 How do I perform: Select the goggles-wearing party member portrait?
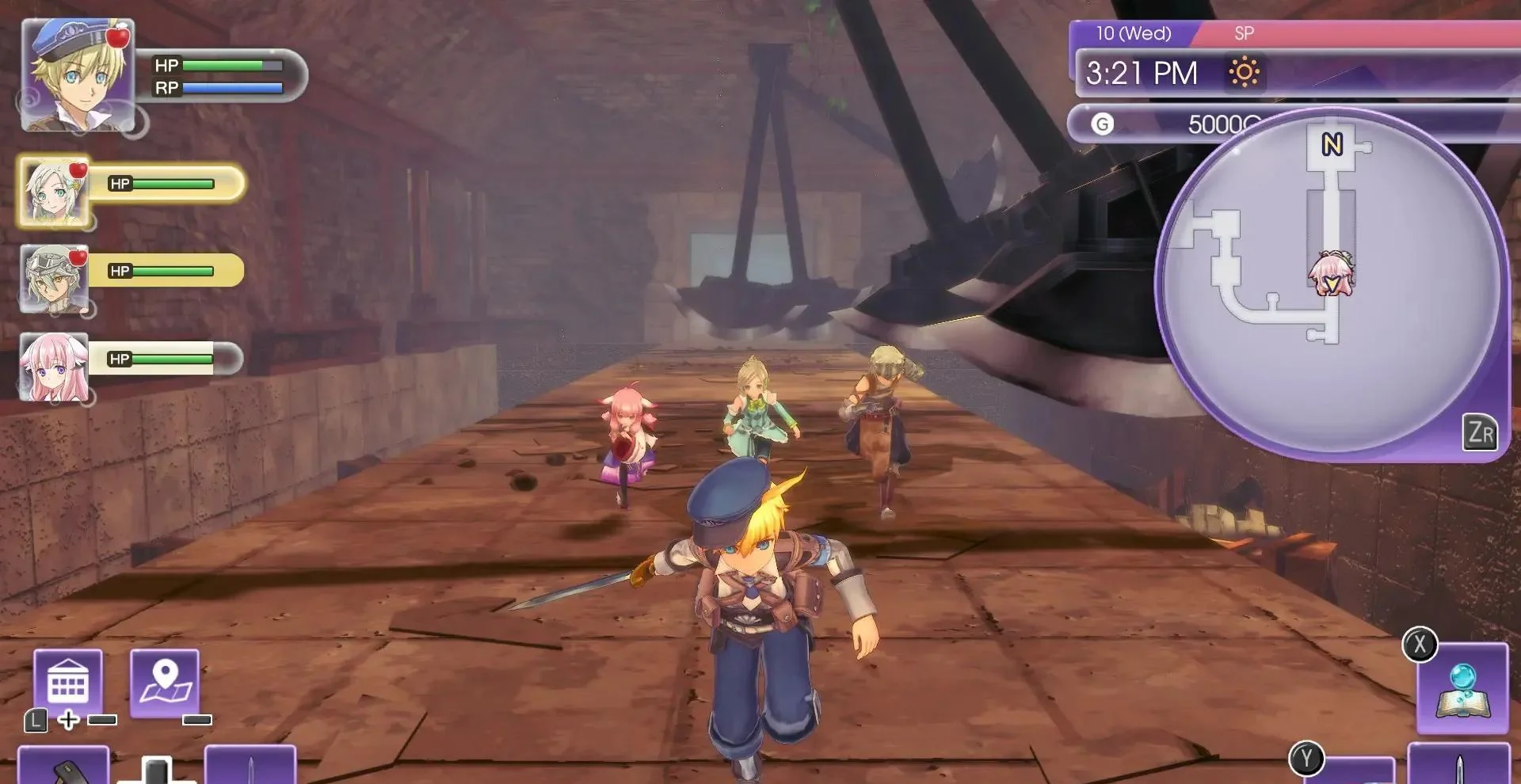pyautogui.click(x=54, y=279)
